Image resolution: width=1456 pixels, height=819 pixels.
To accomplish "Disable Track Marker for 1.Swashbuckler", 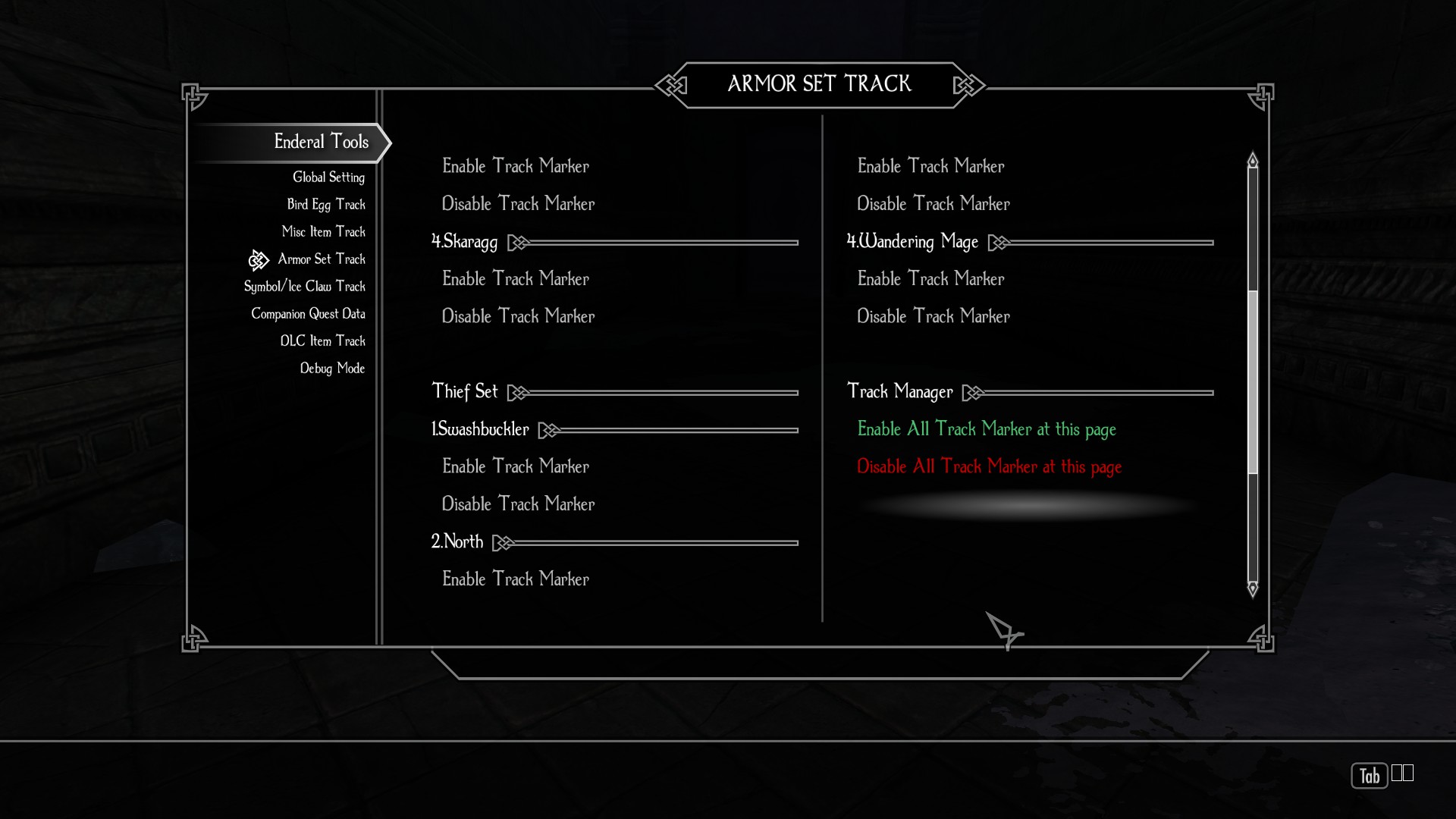I will (x=518, y=504).
